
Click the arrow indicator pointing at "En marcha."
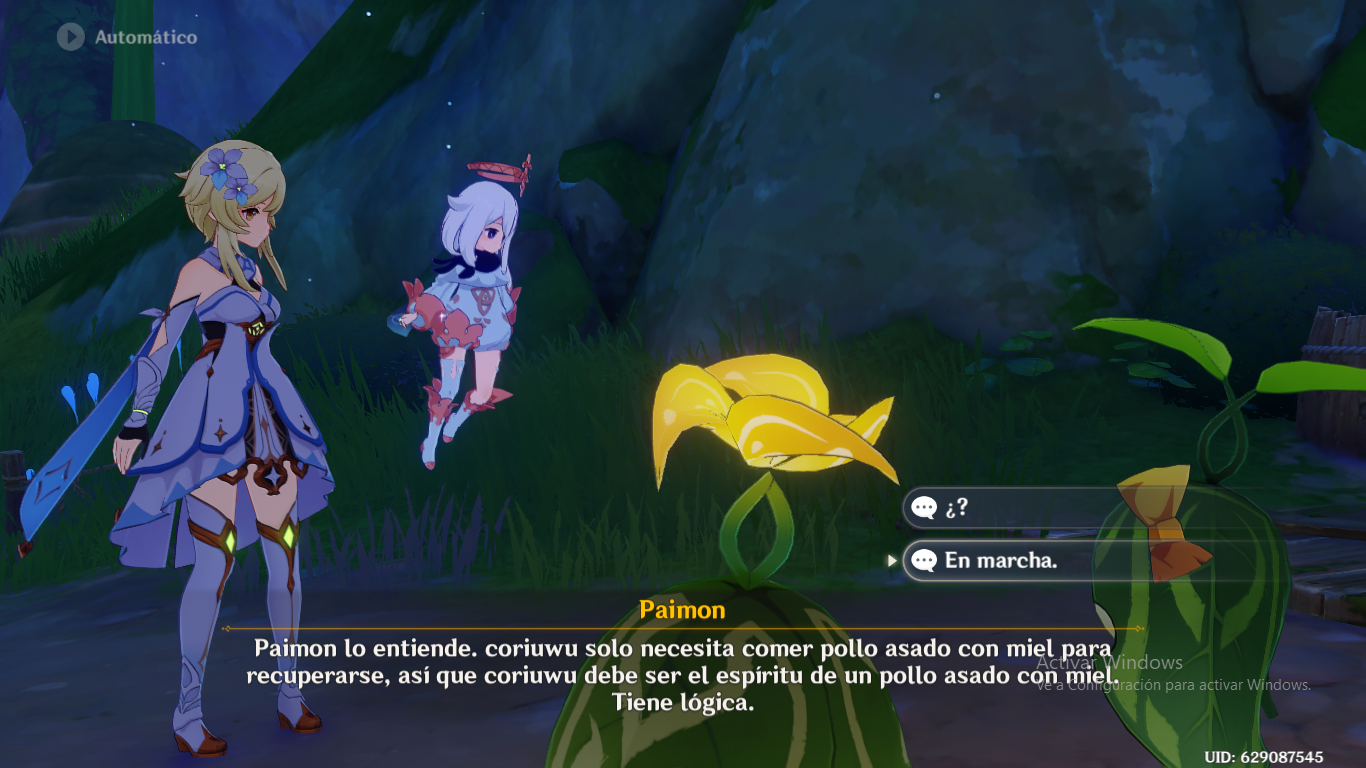click(x=893, y=561)
